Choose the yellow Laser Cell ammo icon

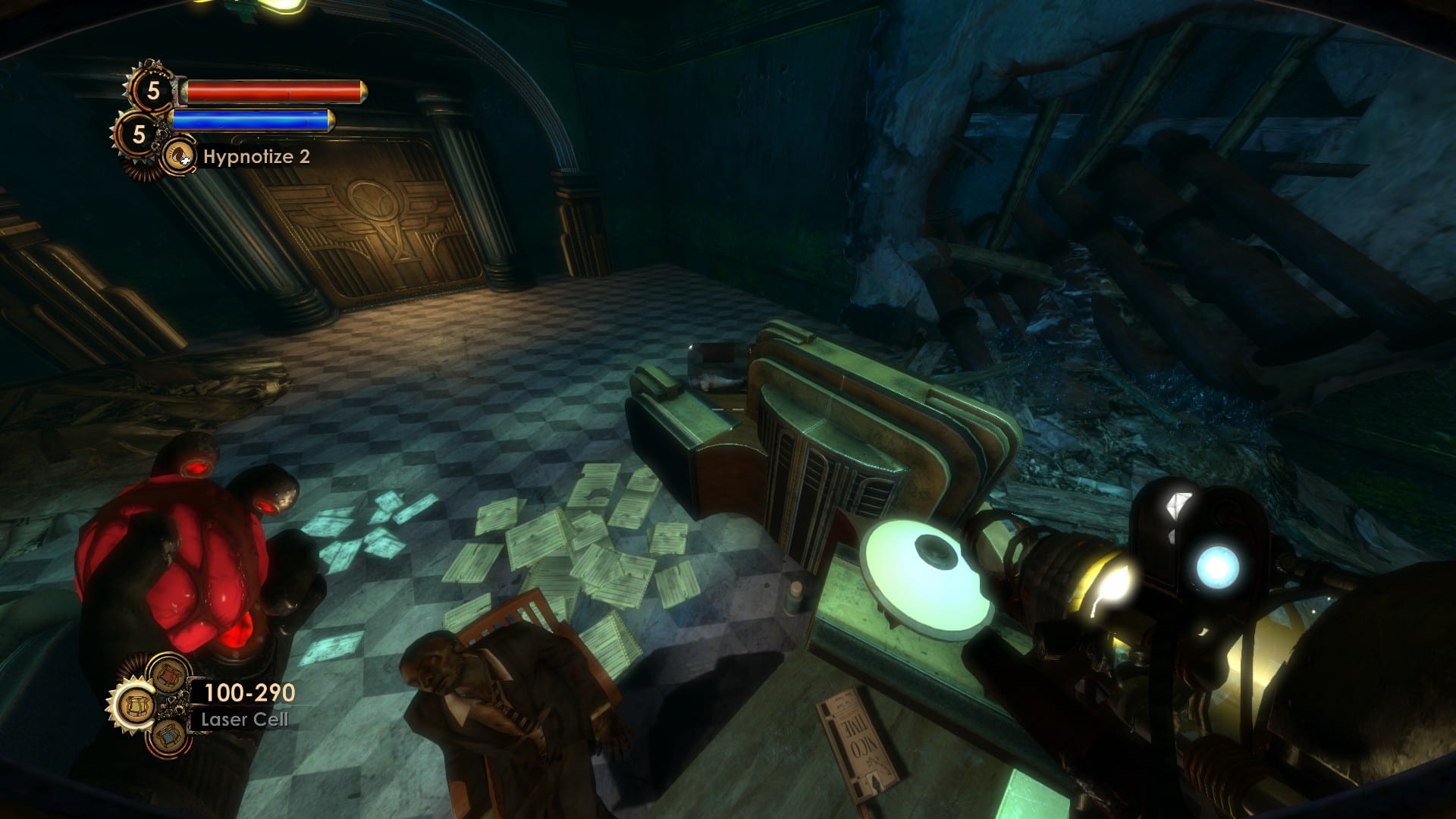136,707
